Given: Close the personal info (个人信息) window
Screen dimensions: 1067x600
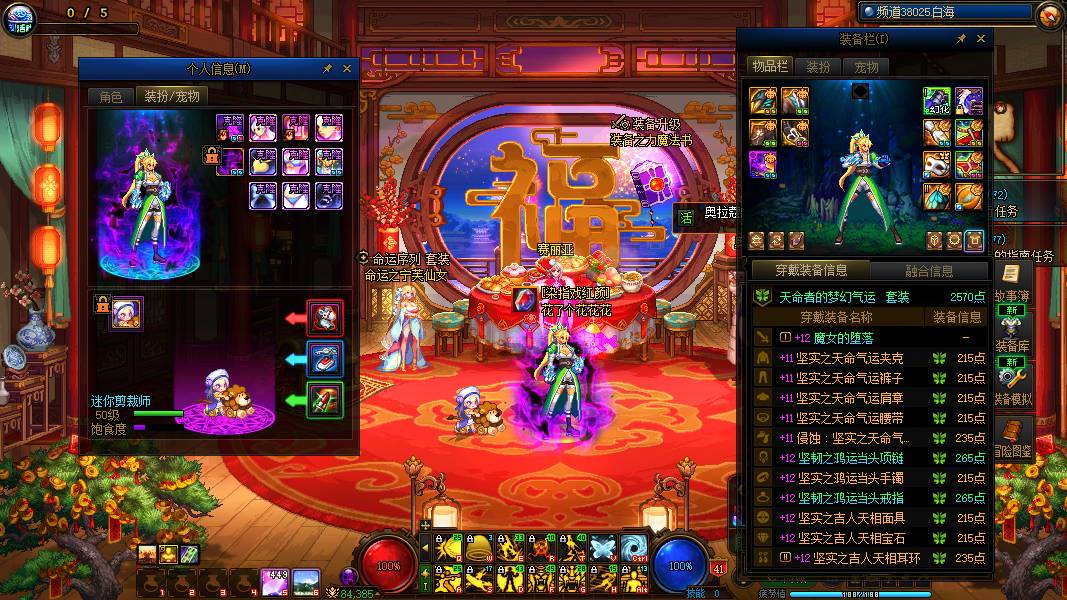Looking at the screenshot, I should (347, 69).
